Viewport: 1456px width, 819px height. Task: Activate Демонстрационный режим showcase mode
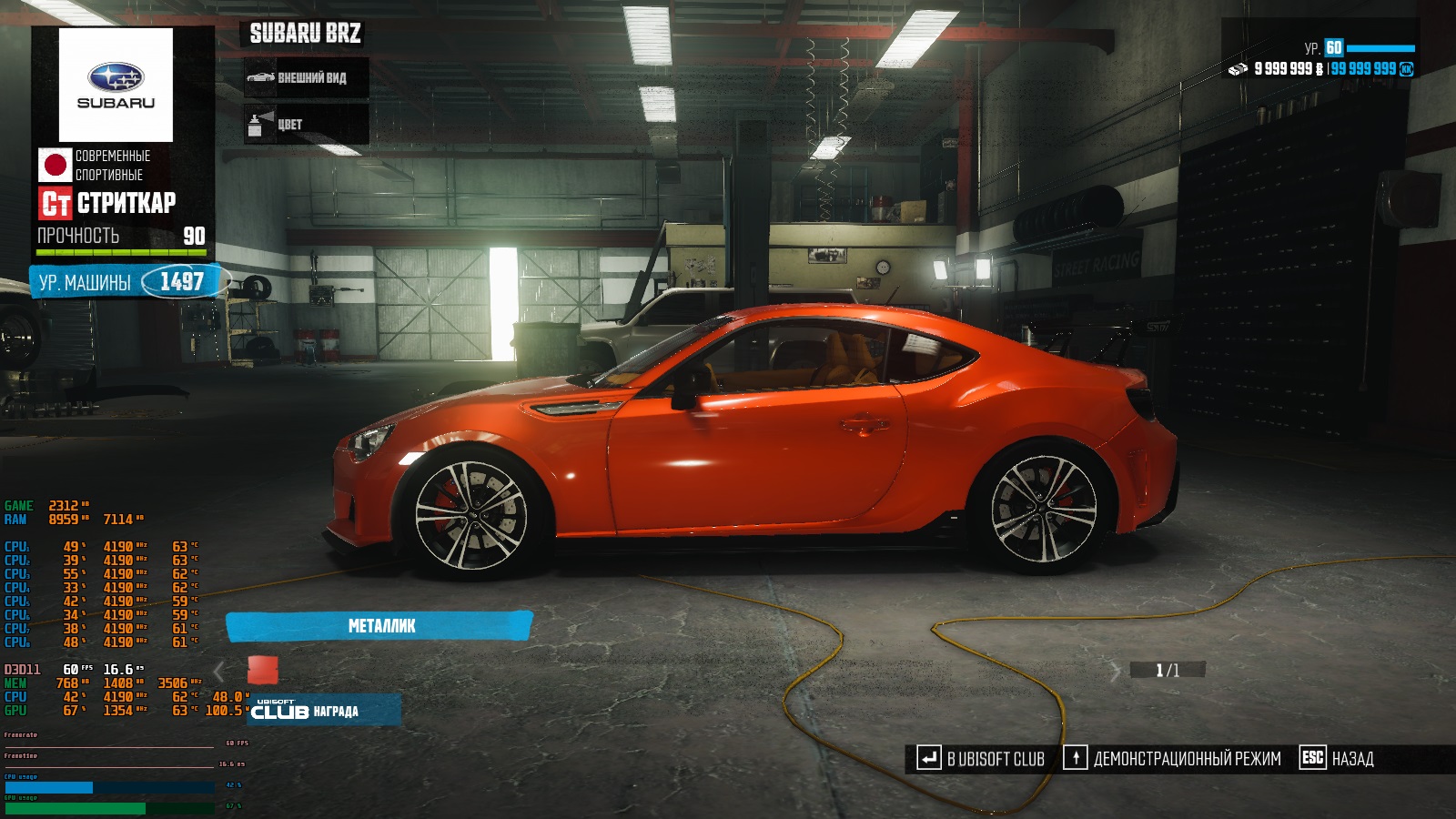[1173, 759]
